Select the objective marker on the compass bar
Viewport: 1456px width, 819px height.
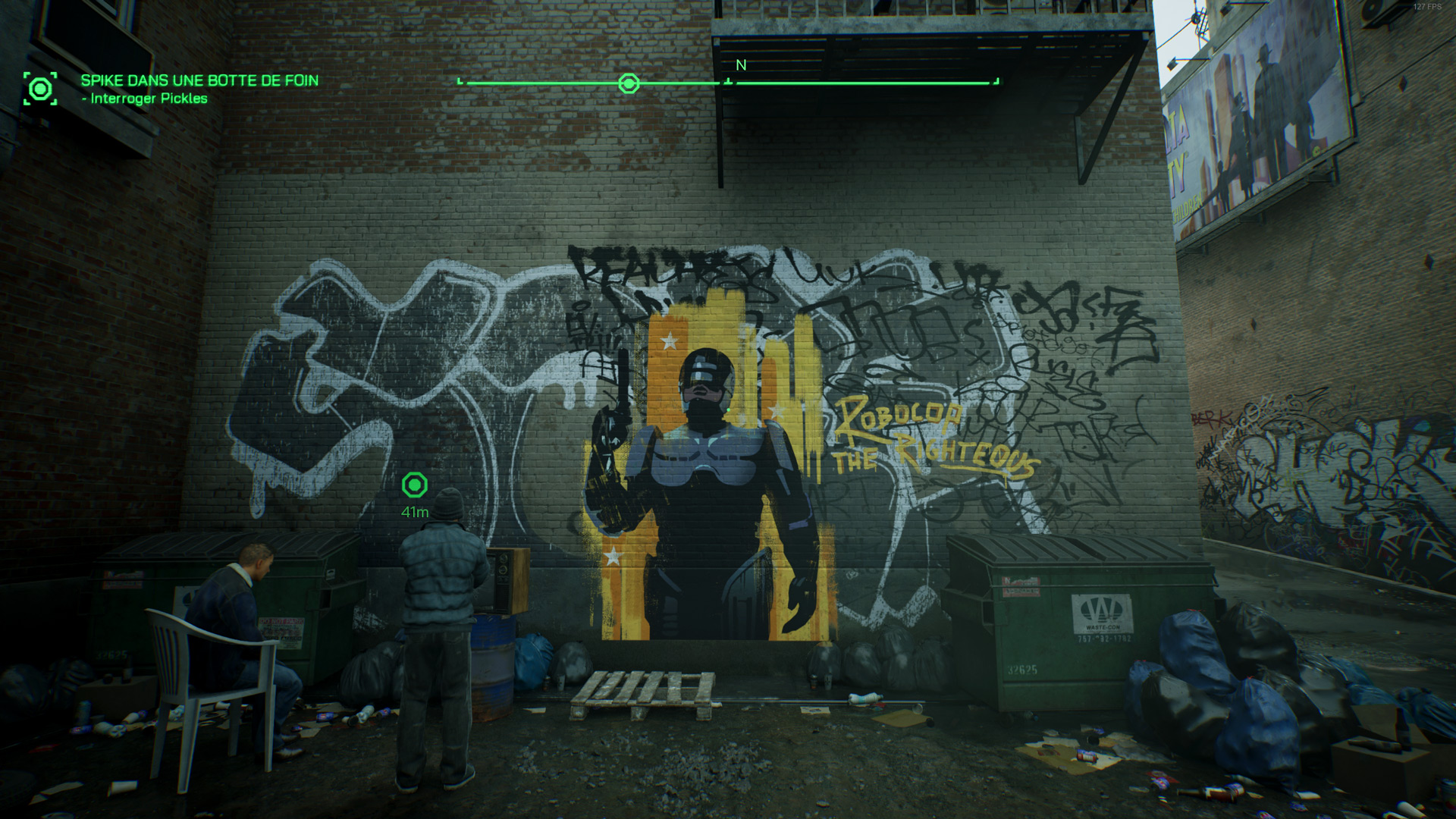[x=629, y=83]
